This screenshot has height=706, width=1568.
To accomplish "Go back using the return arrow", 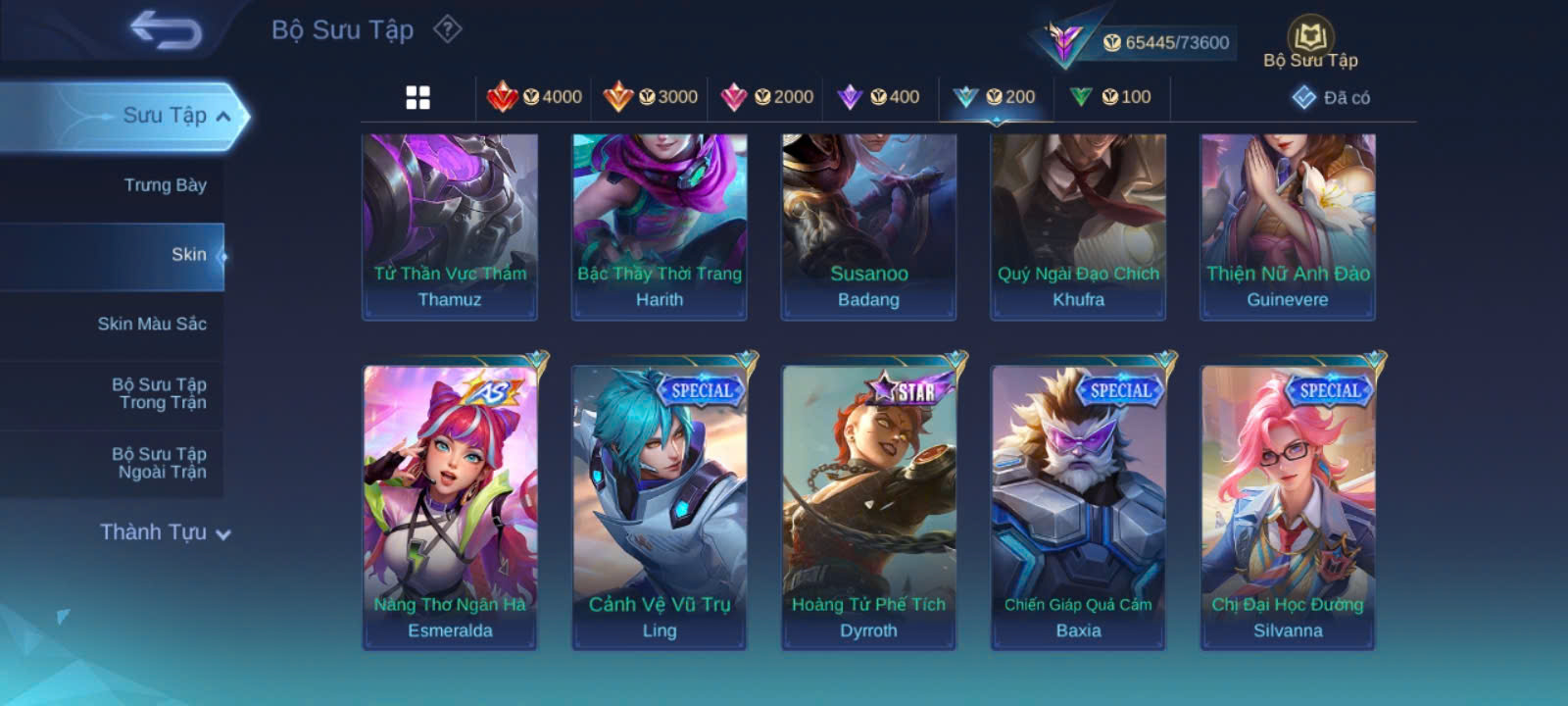I will pos(166,30).
